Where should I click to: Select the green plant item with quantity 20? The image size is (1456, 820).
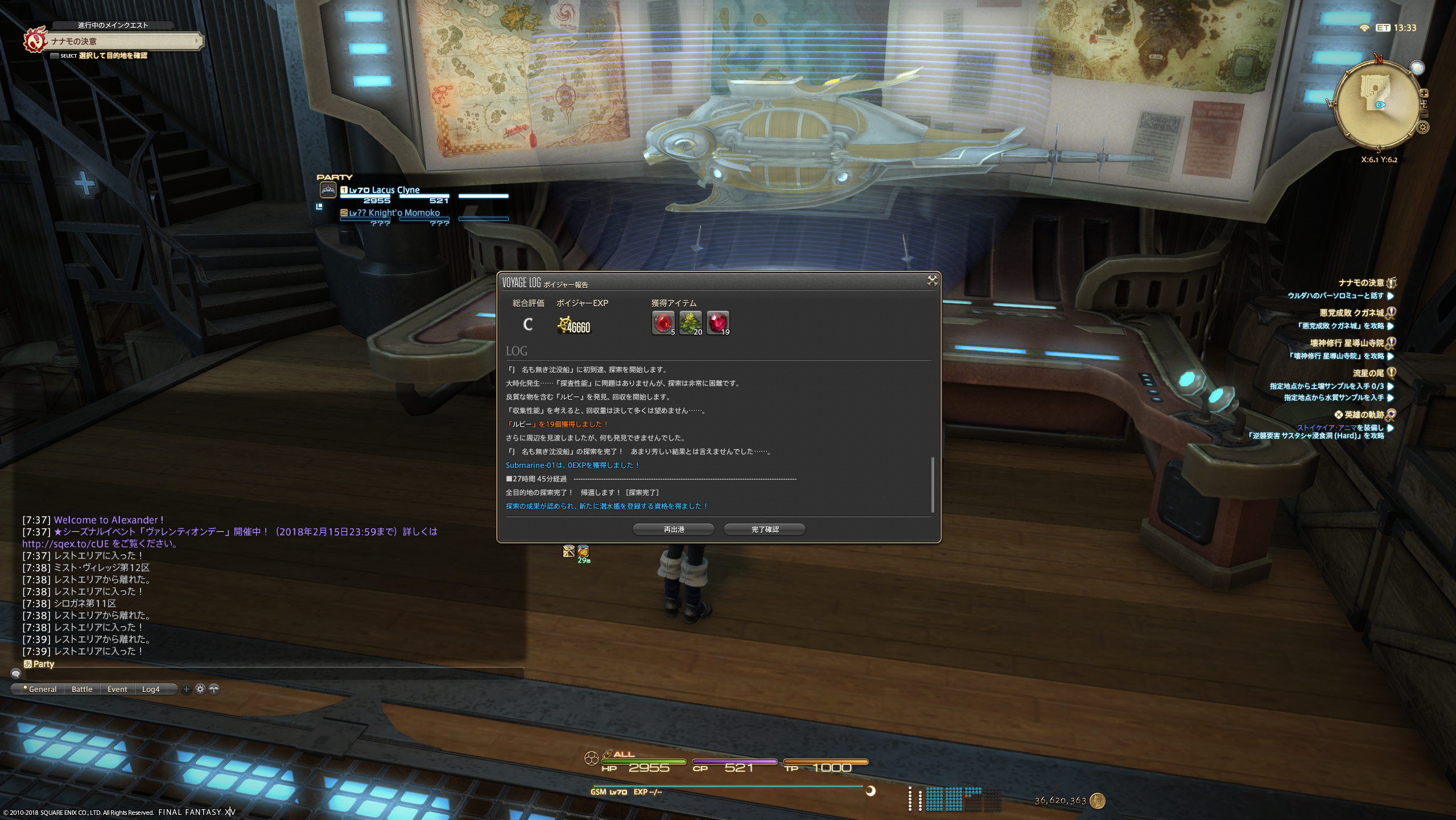[x=690, y=323]
